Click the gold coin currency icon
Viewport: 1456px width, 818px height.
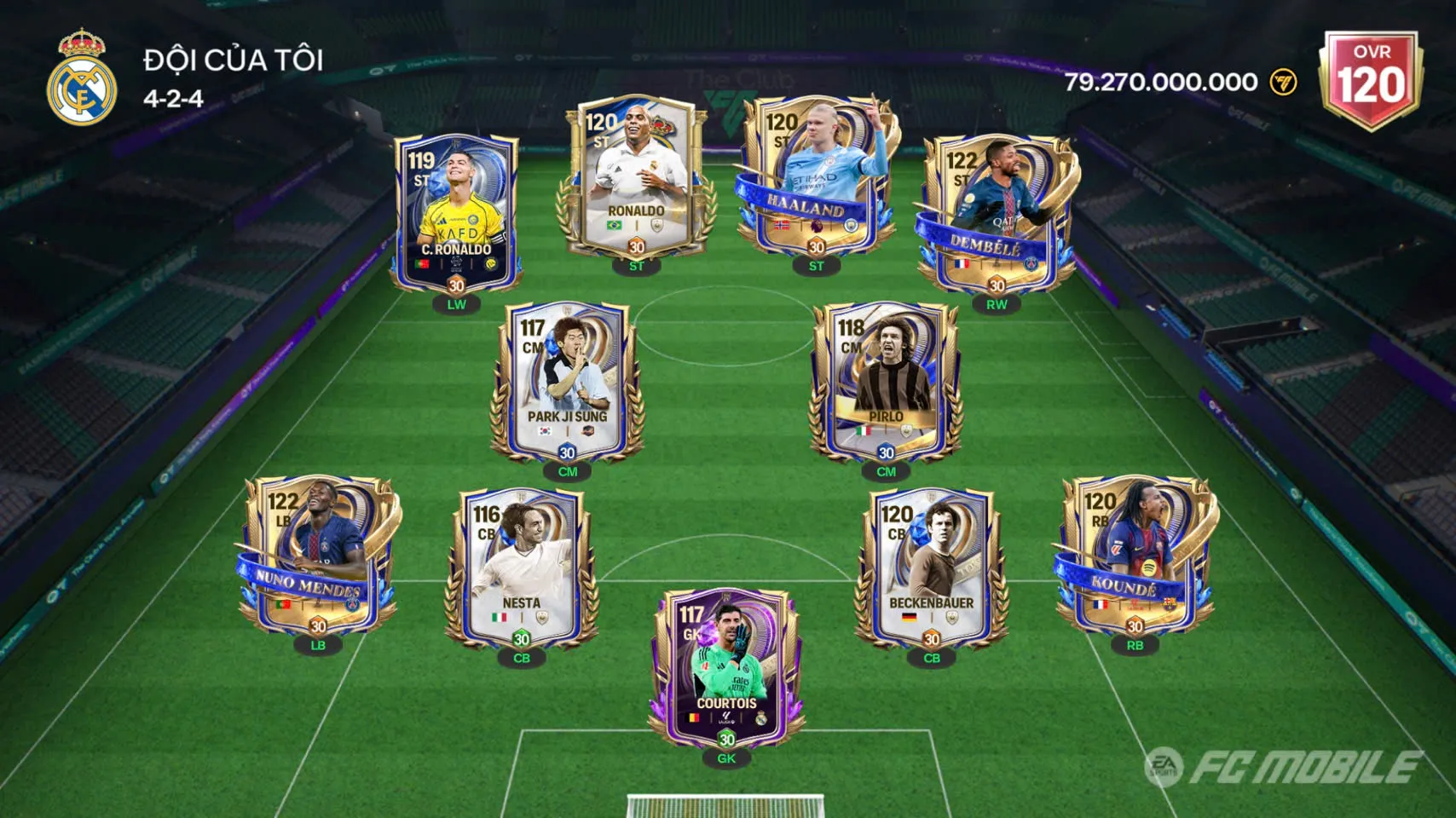point(1283,82)
